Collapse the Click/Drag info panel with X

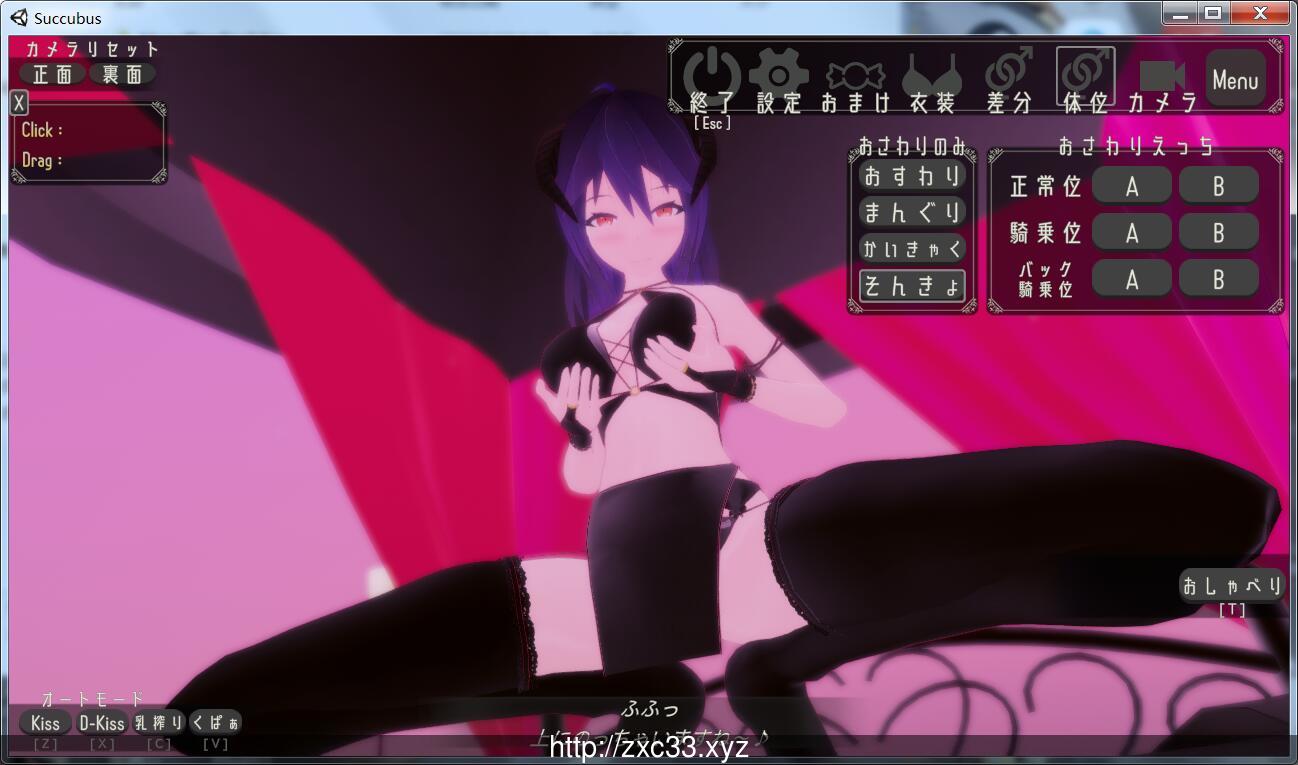[x=18, y=102]
